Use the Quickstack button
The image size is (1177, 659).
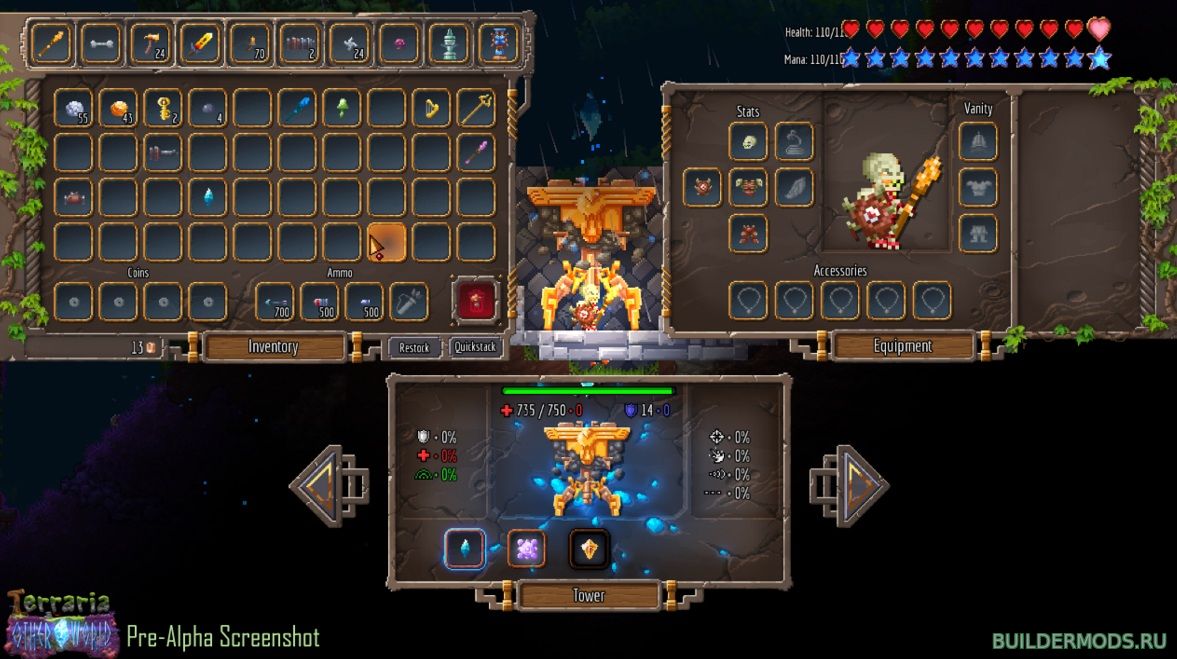click(x=476, y=347)
